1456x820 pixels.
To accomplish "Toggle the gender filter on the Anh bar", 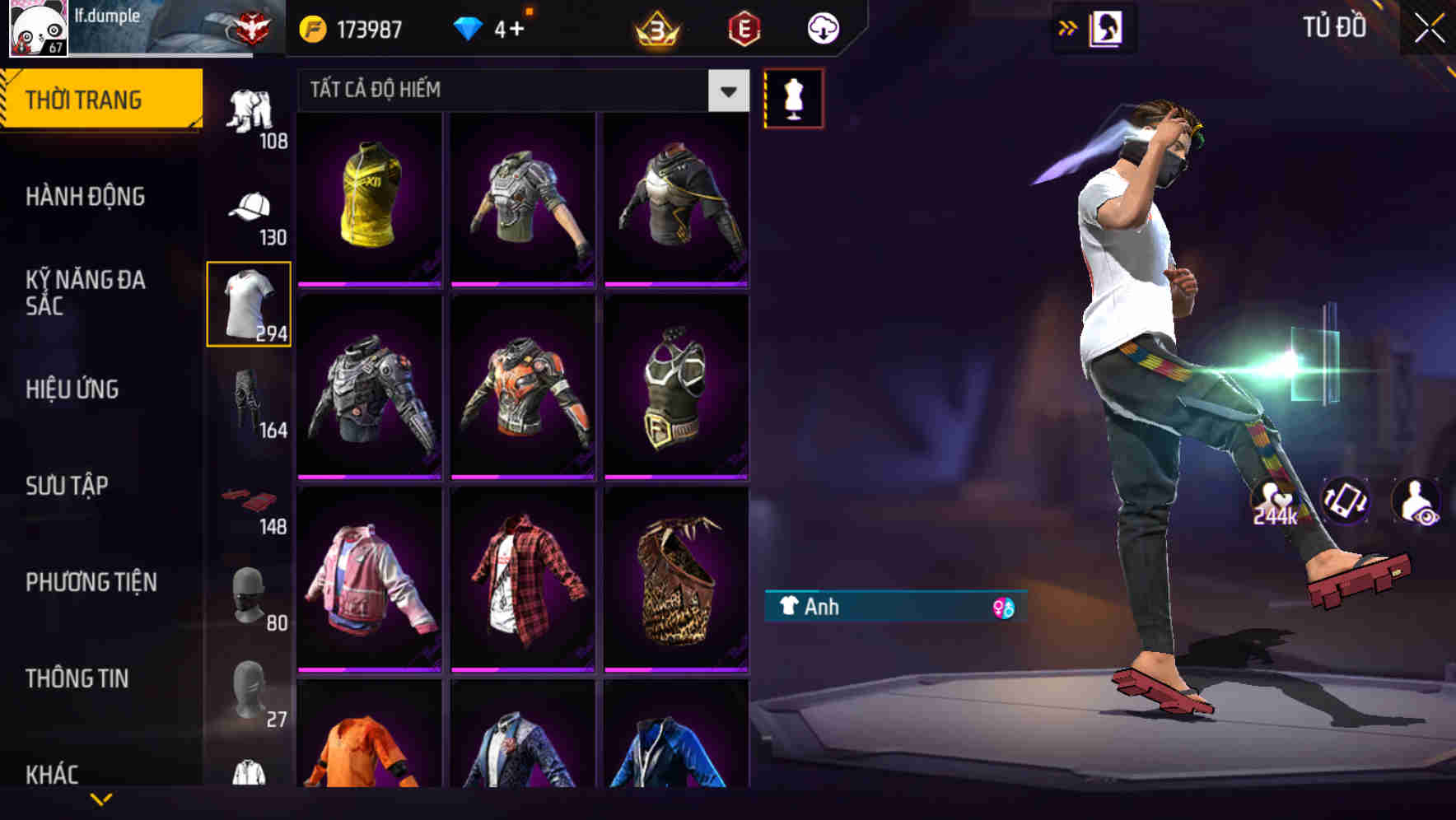I will (1001, 607).
